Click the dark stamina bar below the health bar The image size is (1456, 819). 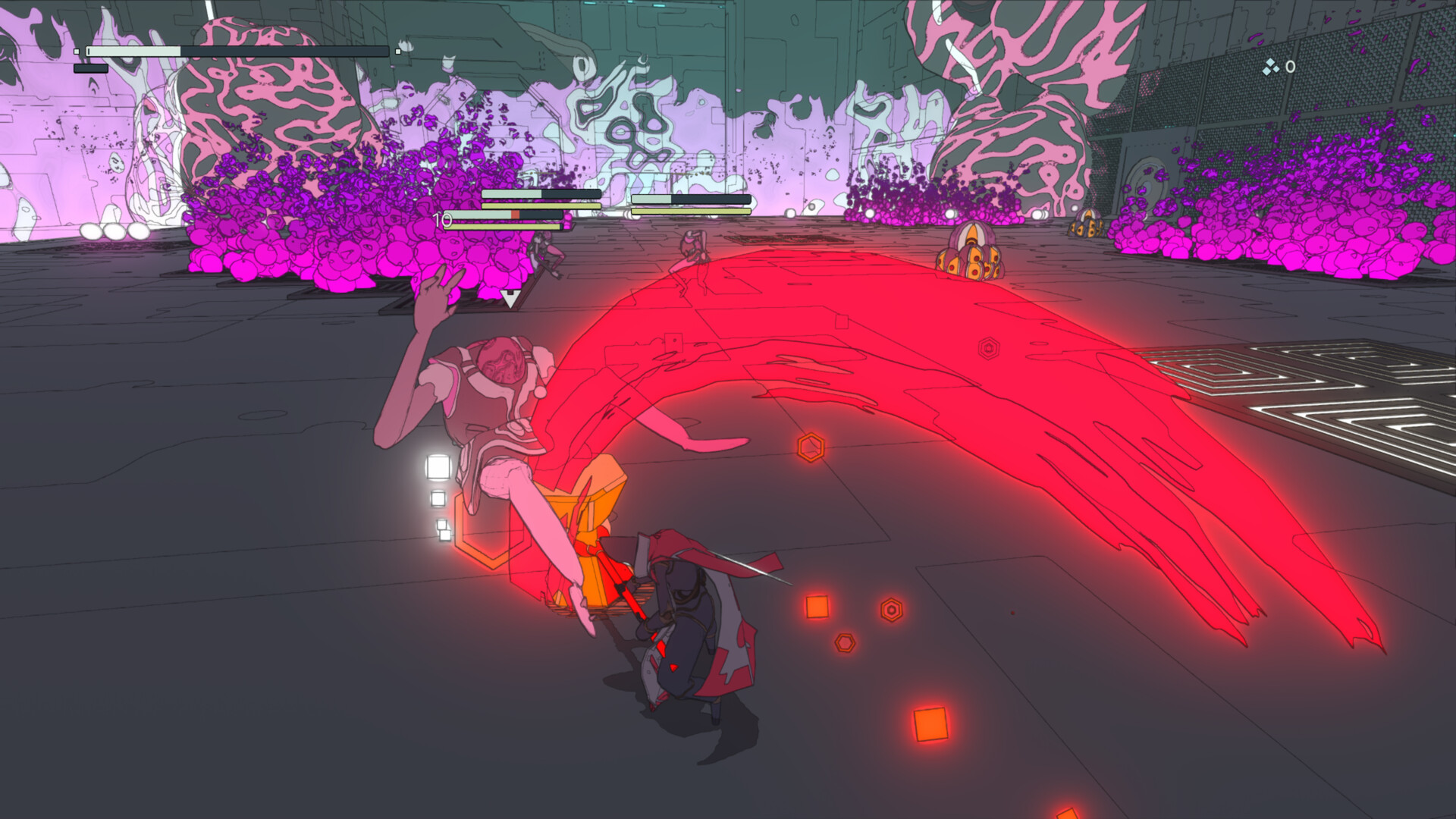(91, 68)
